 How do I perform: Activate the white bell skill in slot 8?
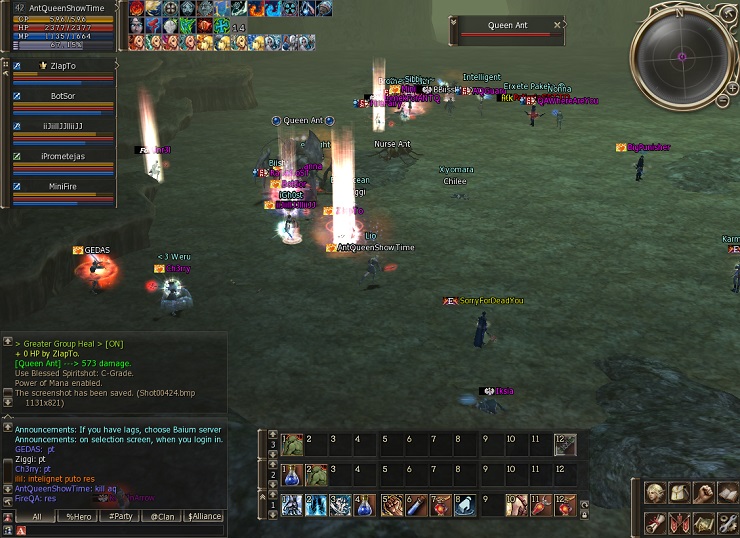click(x=467, y=507)
